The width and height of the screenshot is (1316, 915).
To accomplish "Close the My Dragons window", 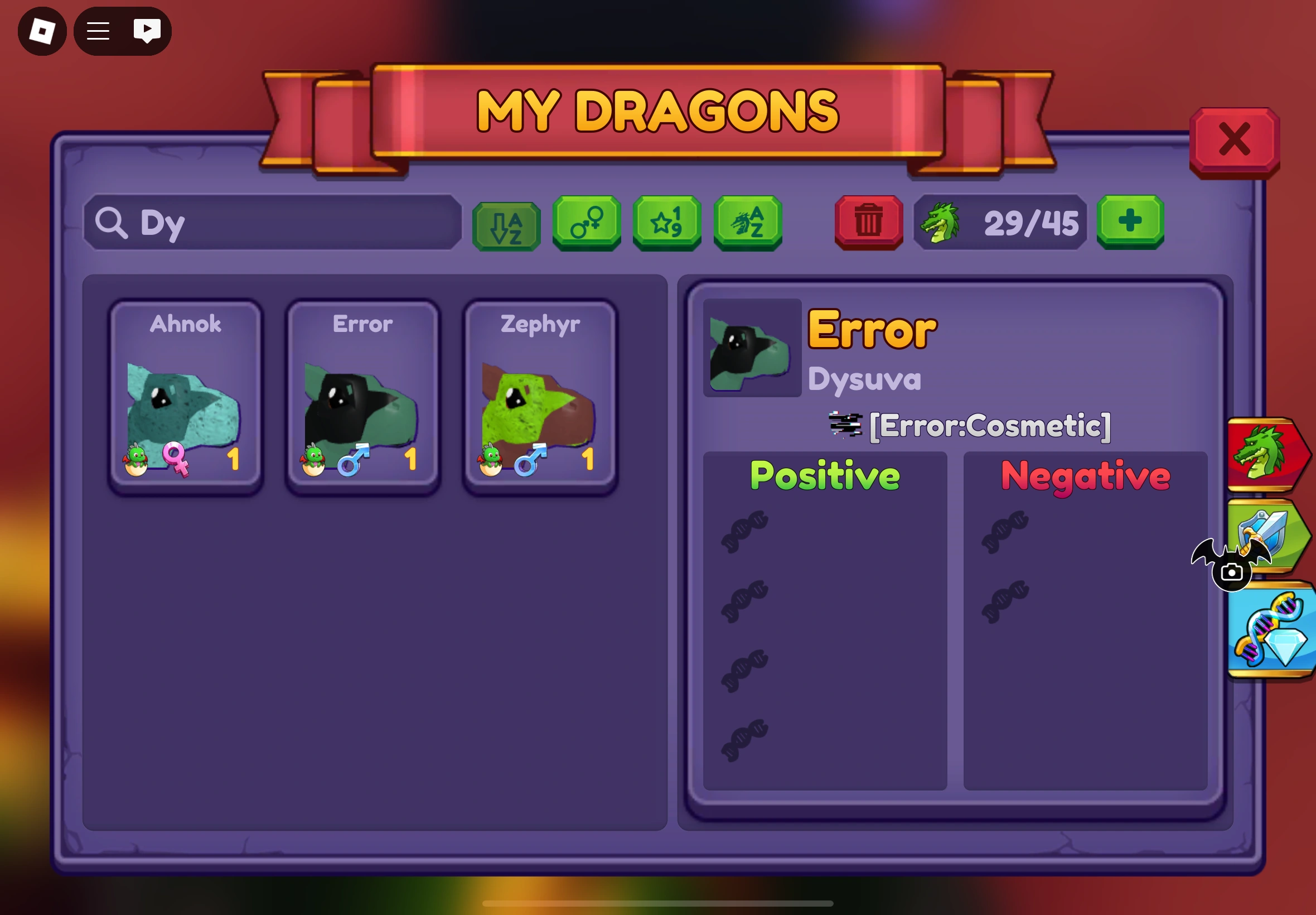I will pos(1235,139).
